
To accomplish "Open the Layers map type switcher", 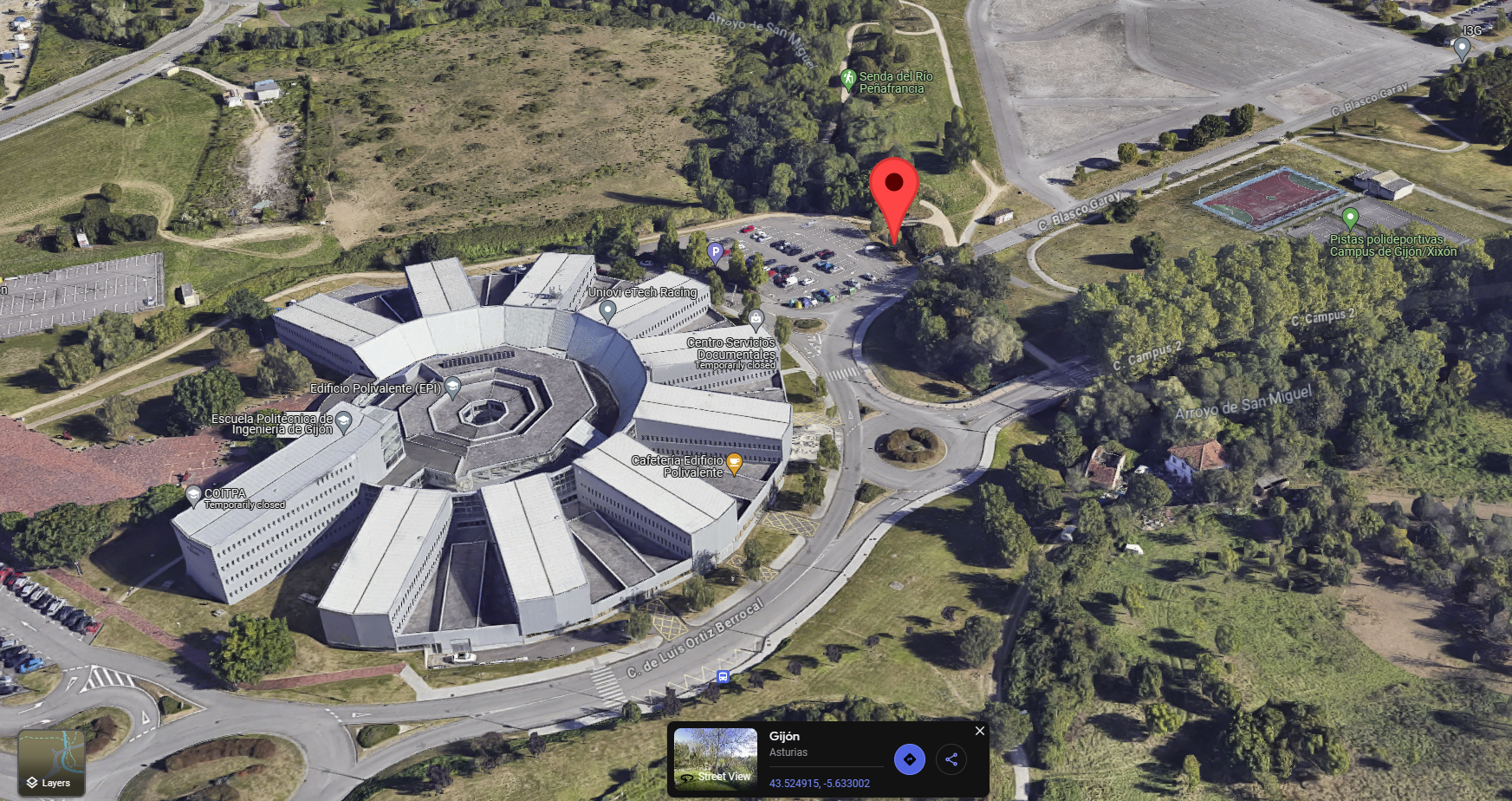I will 51,763.
